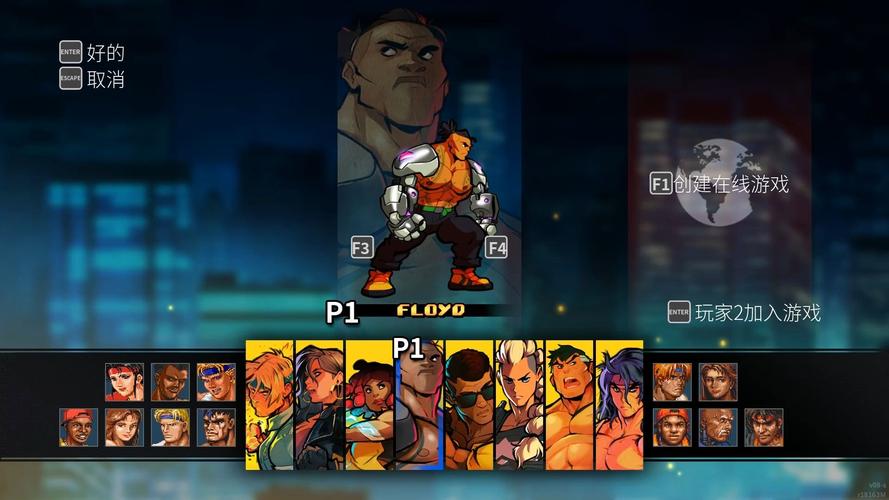Choose retro Skate in red cap facing left
889x500 pixels.
click(79, 427)
